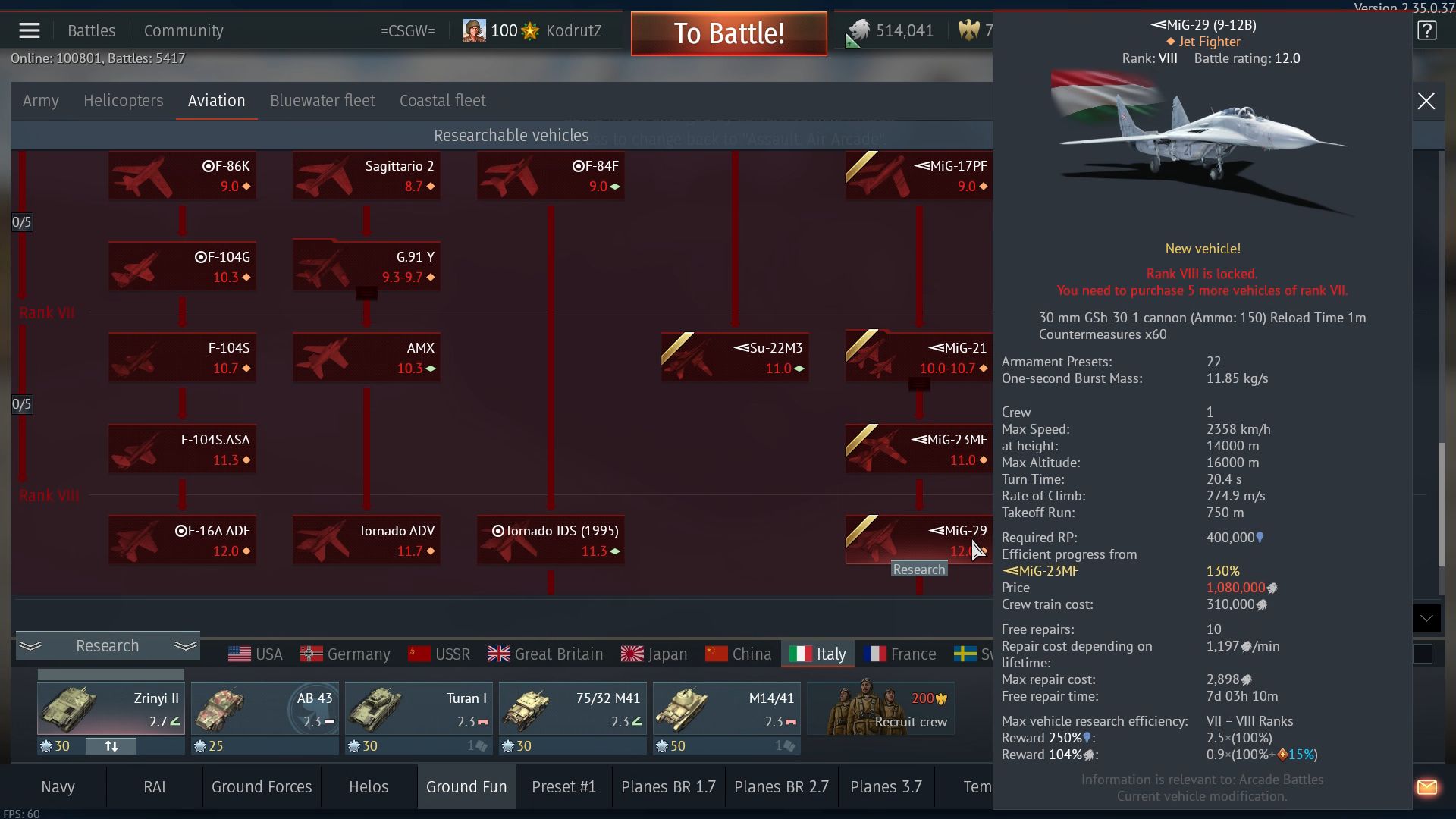Switch to the Helicopters tab
The image size is (1456, 819).
[x=123, y=101]
